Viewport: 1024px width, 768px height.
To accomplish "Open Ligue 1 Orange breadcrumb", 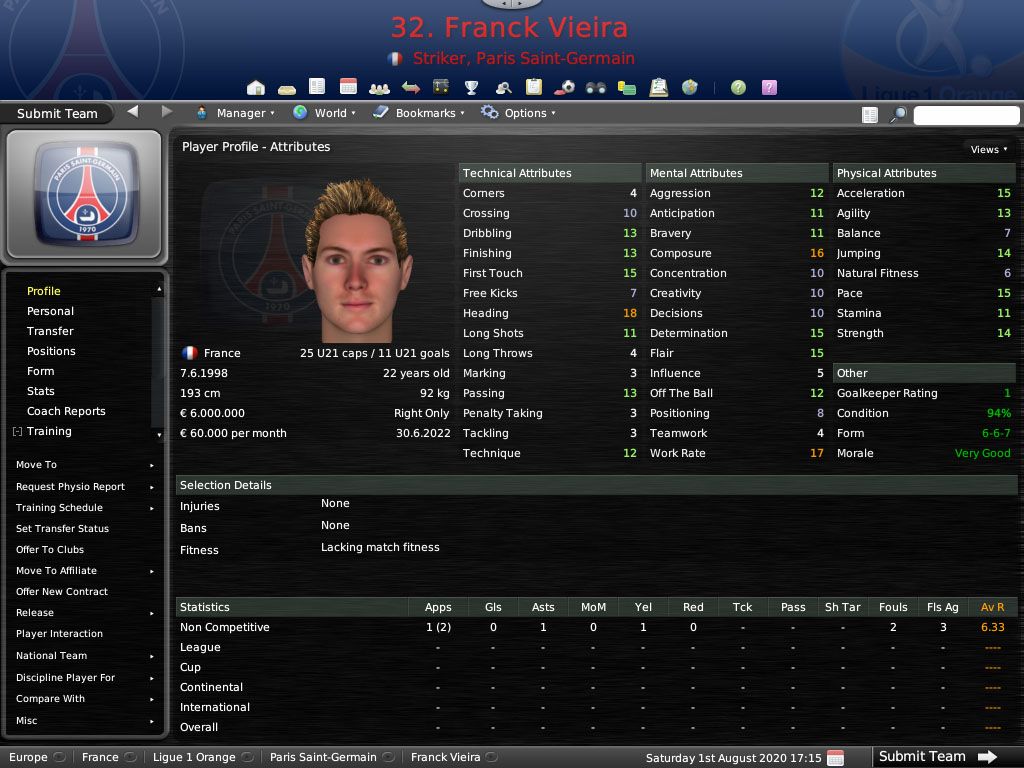I will [194, 757].
